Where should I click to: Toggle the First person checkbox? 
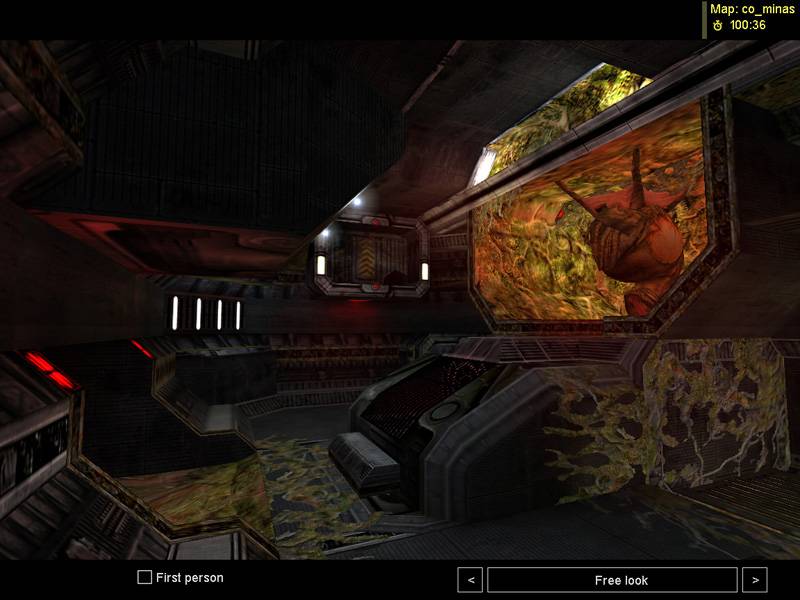point(145,578)
